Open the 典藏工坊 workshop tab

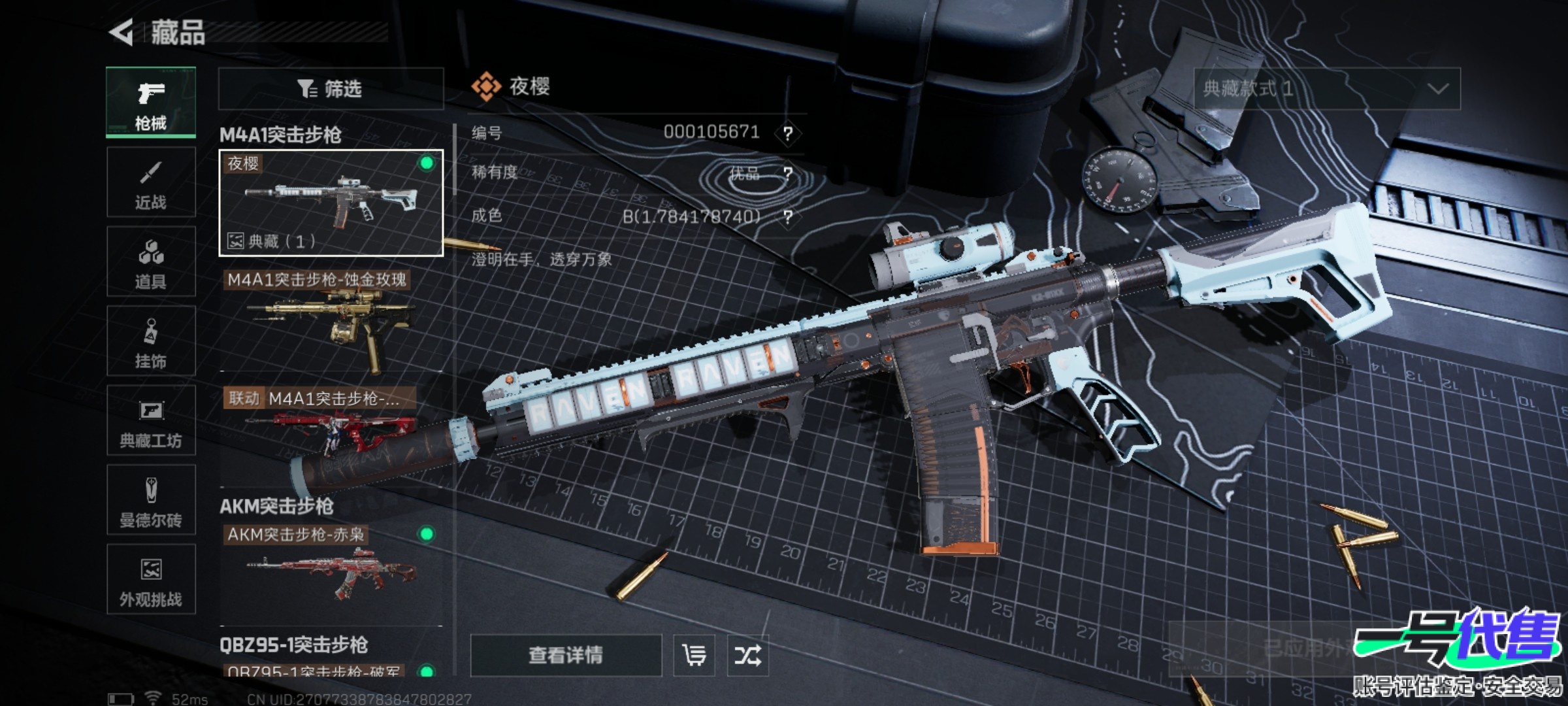pyautogui.click(x=151, y=421)
